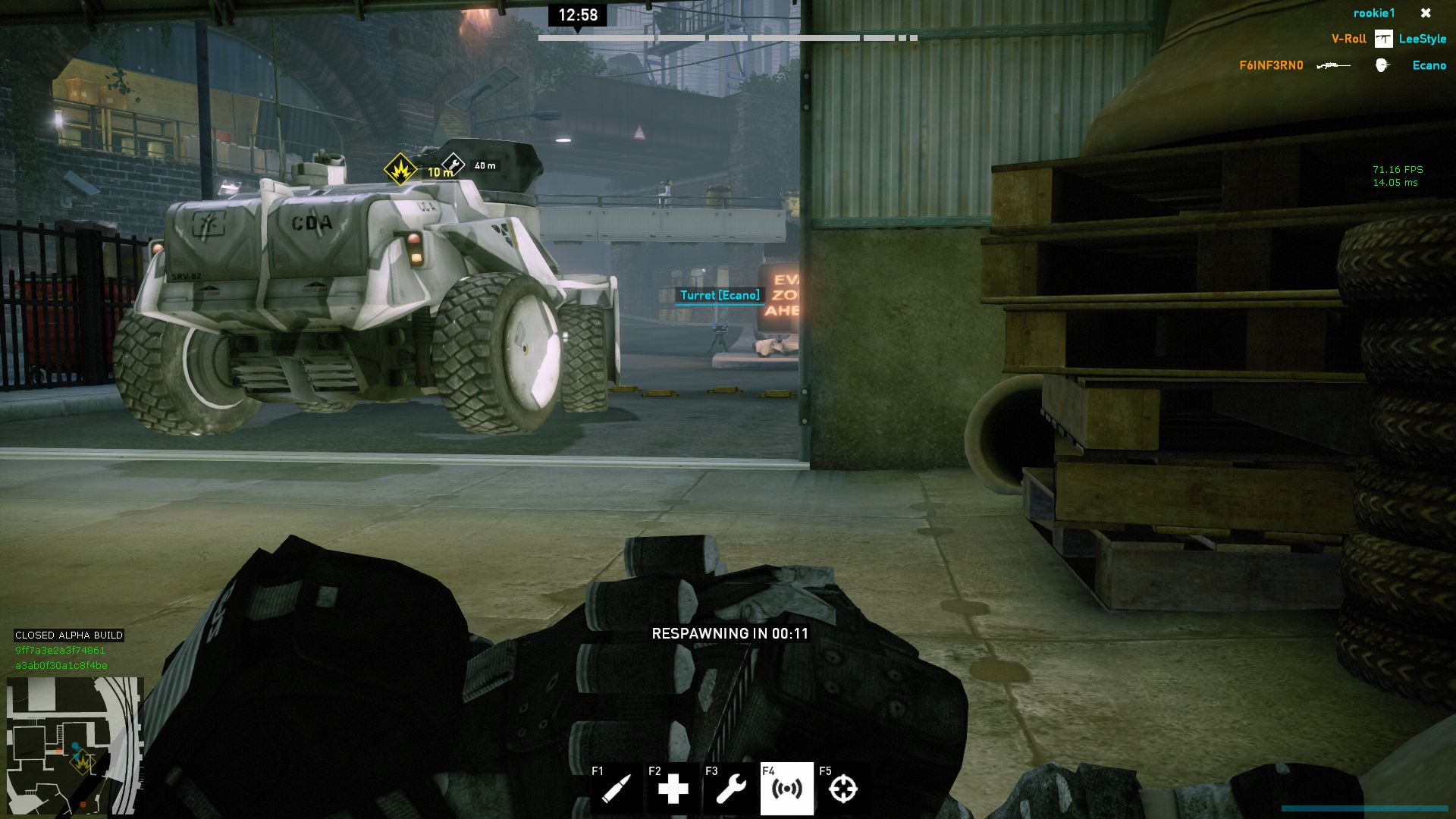Choose the F2 medic cross slot
1456x819 pixels.
pos(673,789)
